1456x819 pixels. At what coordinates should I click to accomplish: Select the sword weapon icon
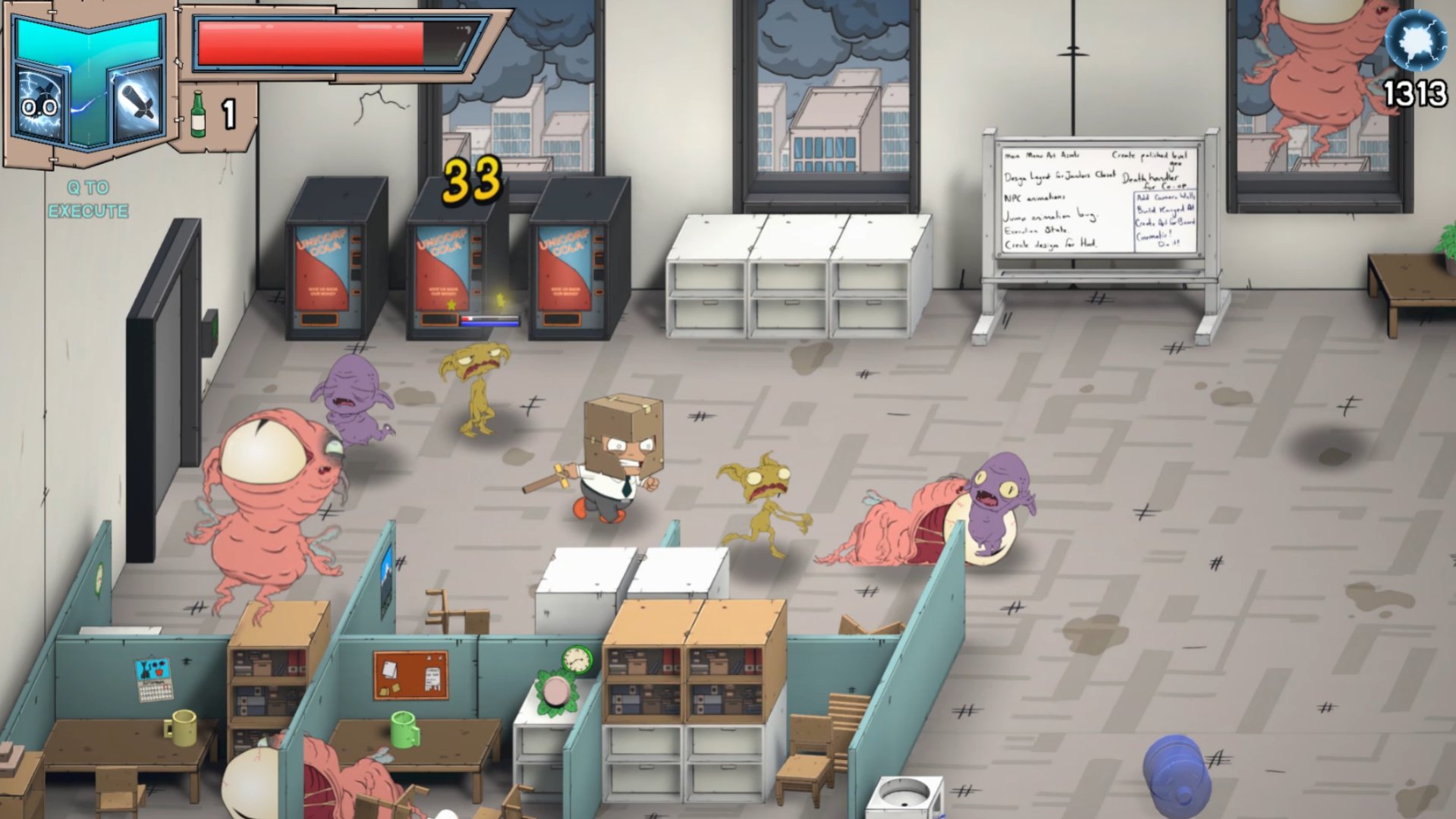[138, 103]
